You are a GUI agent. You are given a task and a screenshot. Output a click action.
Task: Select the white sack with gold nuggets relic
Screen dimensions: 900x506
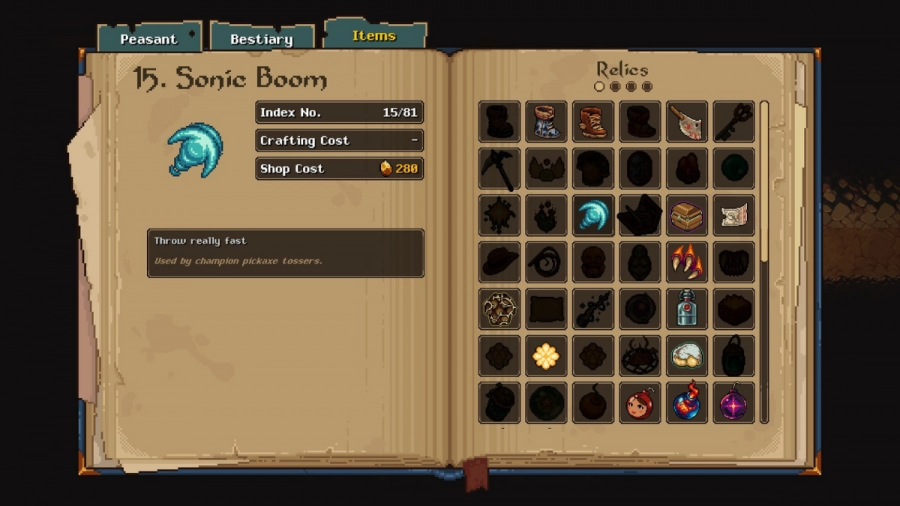point(687,356)
